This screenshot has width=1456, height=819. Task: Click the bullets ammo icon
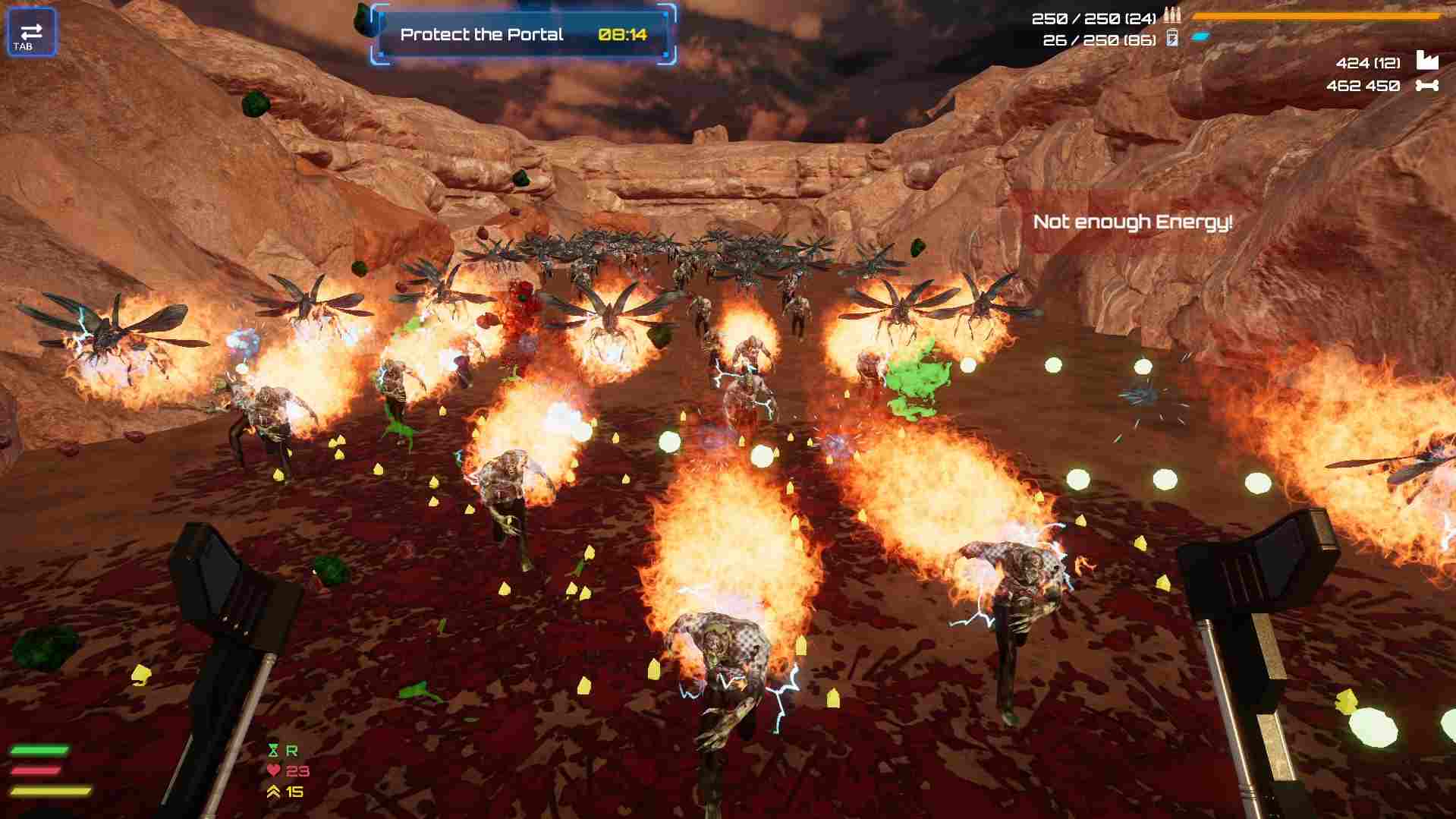[x=1172, y=17]
